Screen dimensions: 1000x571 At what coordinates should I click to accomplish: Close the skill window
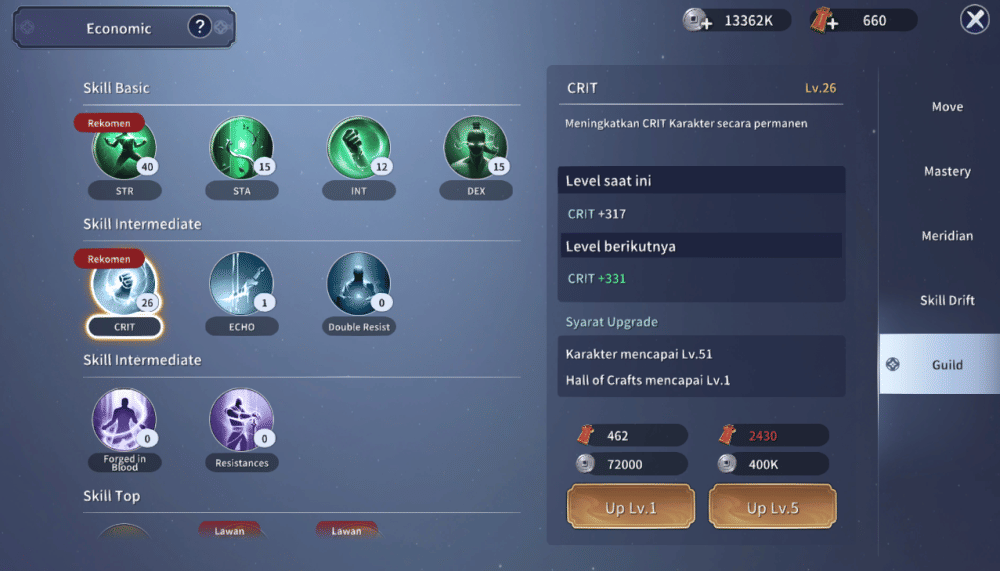[974, 20]
